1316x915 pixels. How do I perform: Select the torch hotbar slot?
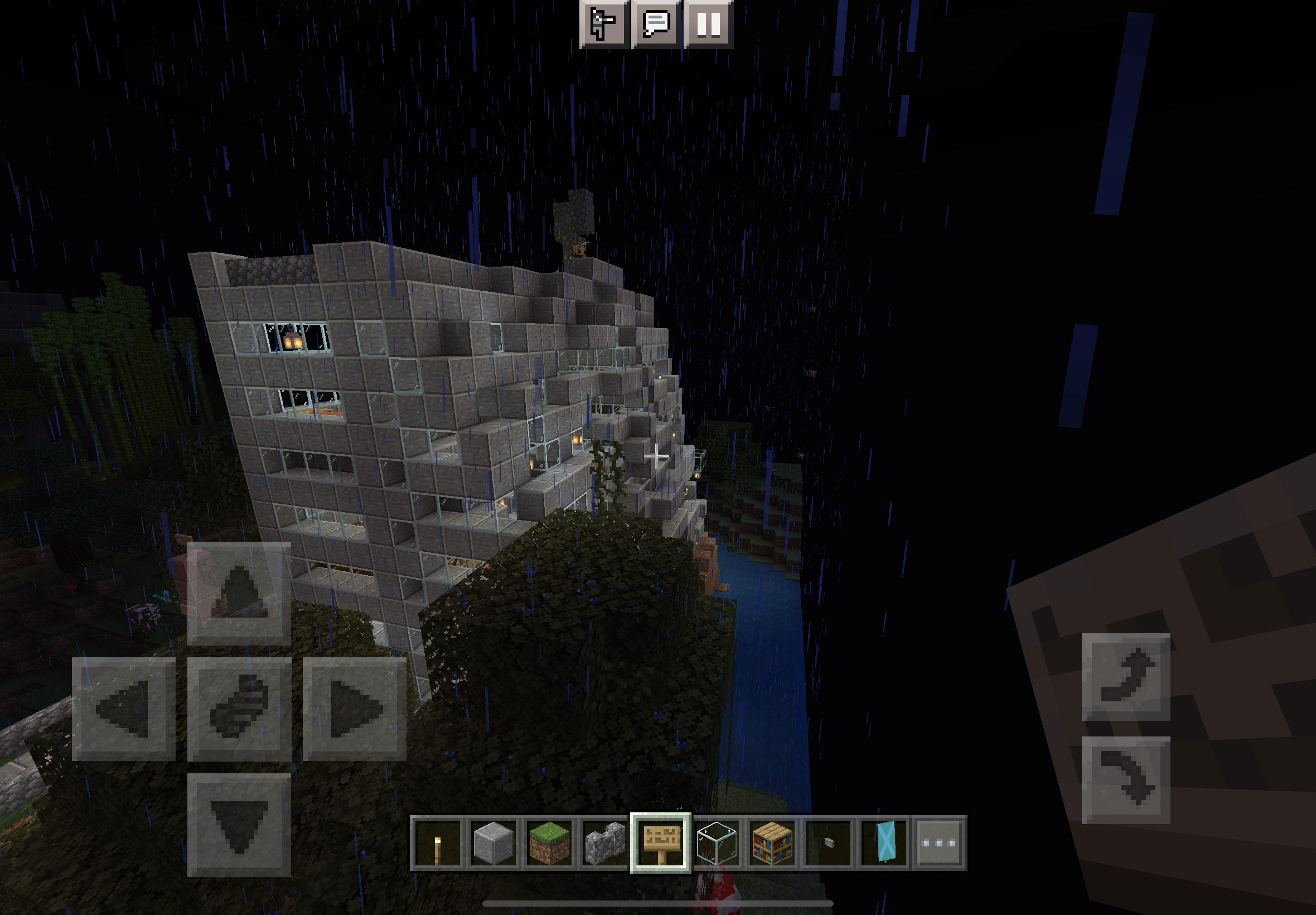click(x=438, y=843)
